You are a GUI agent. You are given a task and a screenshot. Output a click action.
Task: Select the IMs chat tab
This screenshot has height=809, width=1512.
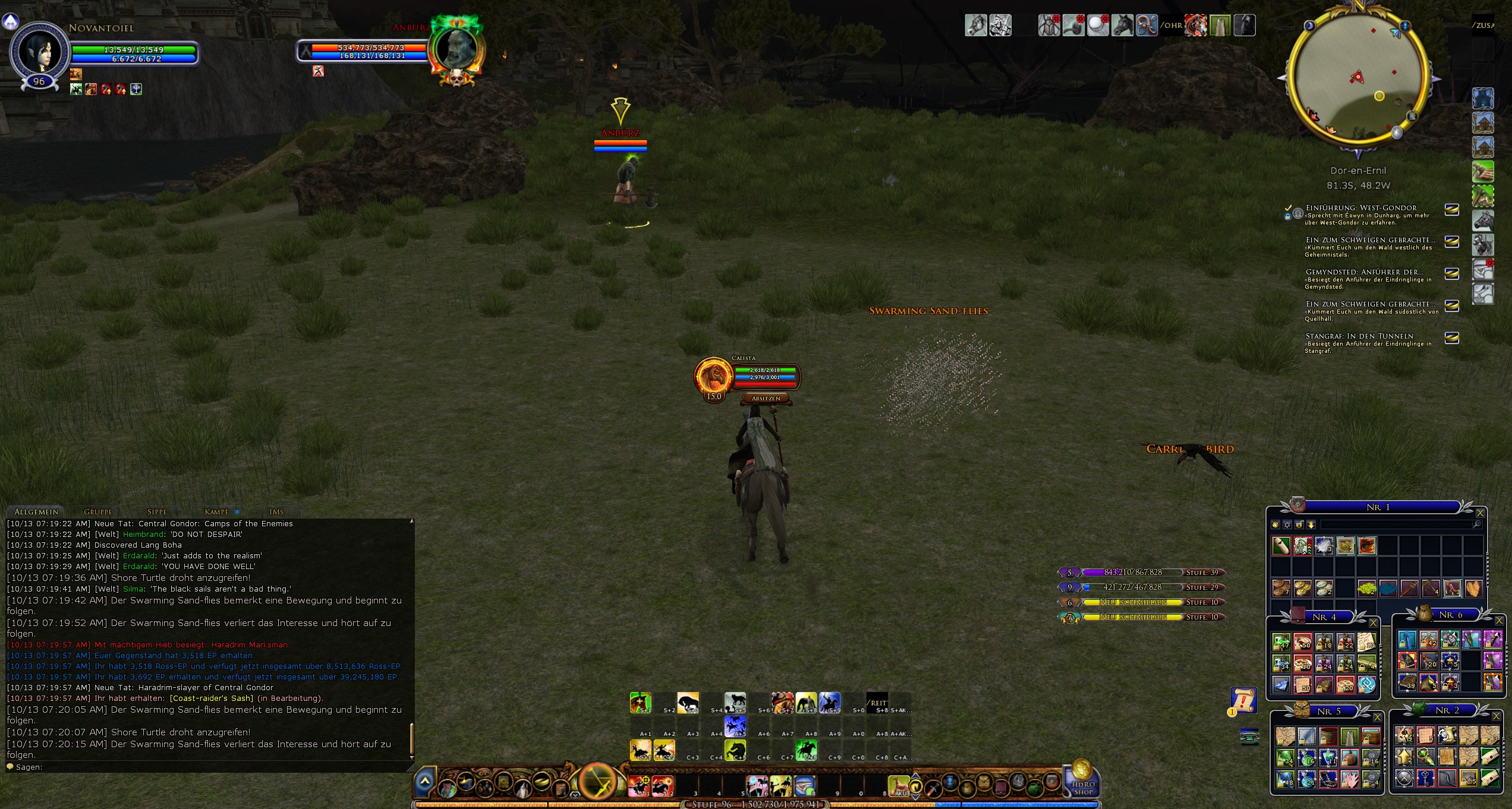(x=276, y=511)
